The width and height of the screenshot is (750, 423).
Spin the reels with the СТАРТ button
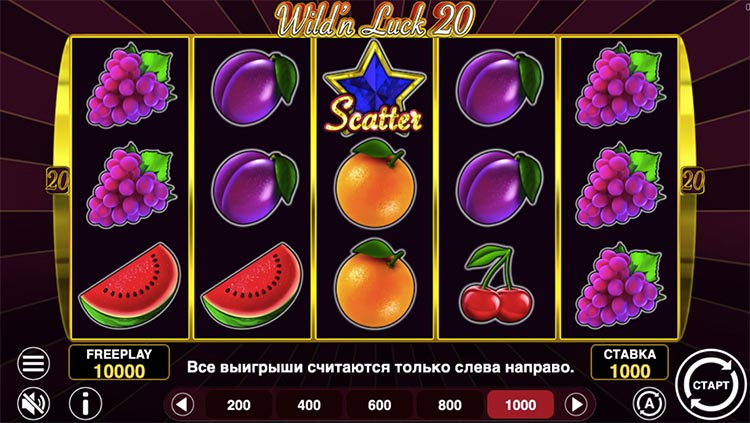pos(709,381)
